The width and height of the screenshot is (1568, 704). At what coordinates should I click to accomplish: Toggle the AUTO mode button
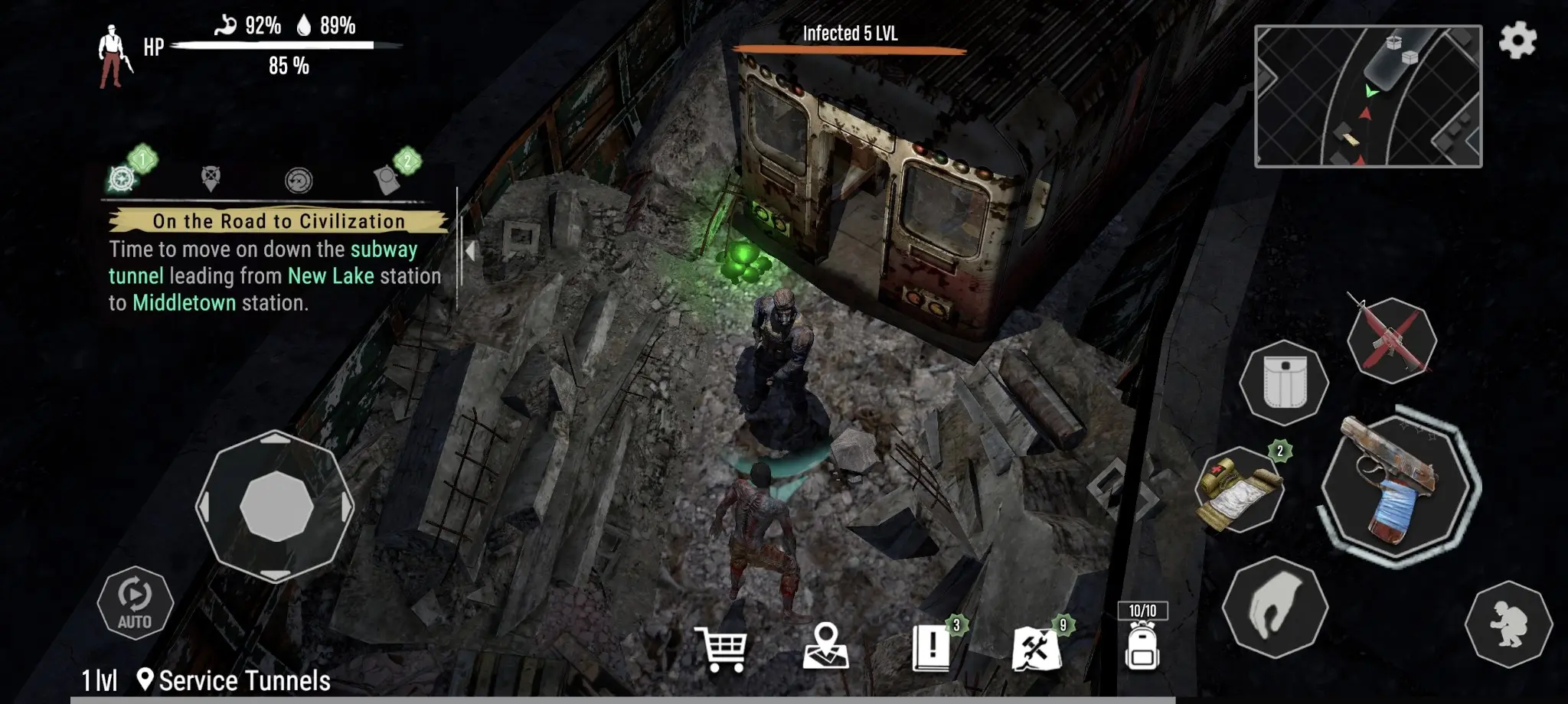point(135,603)
